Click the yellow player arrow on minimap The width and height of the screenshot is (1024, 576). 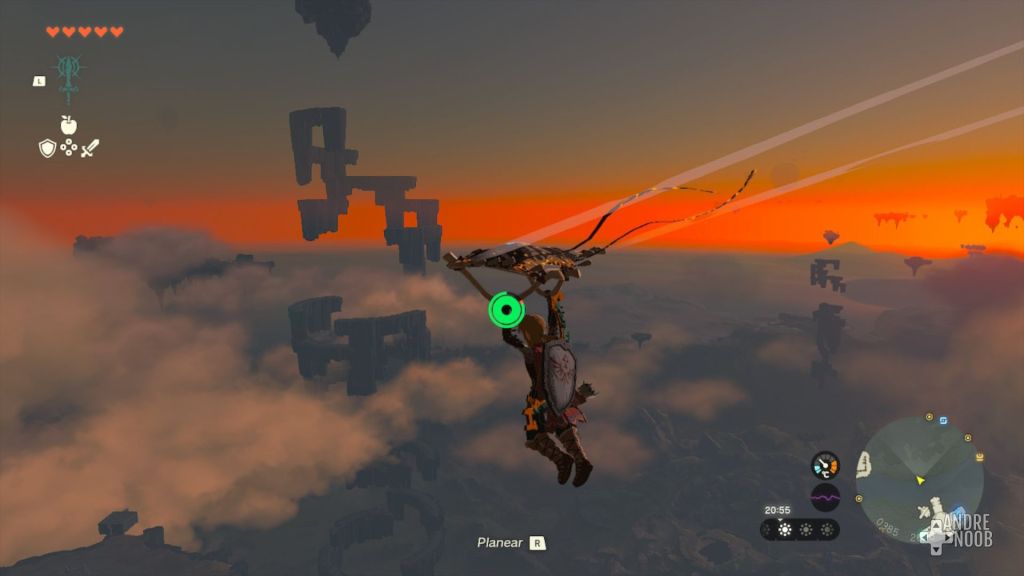(920, 481)
